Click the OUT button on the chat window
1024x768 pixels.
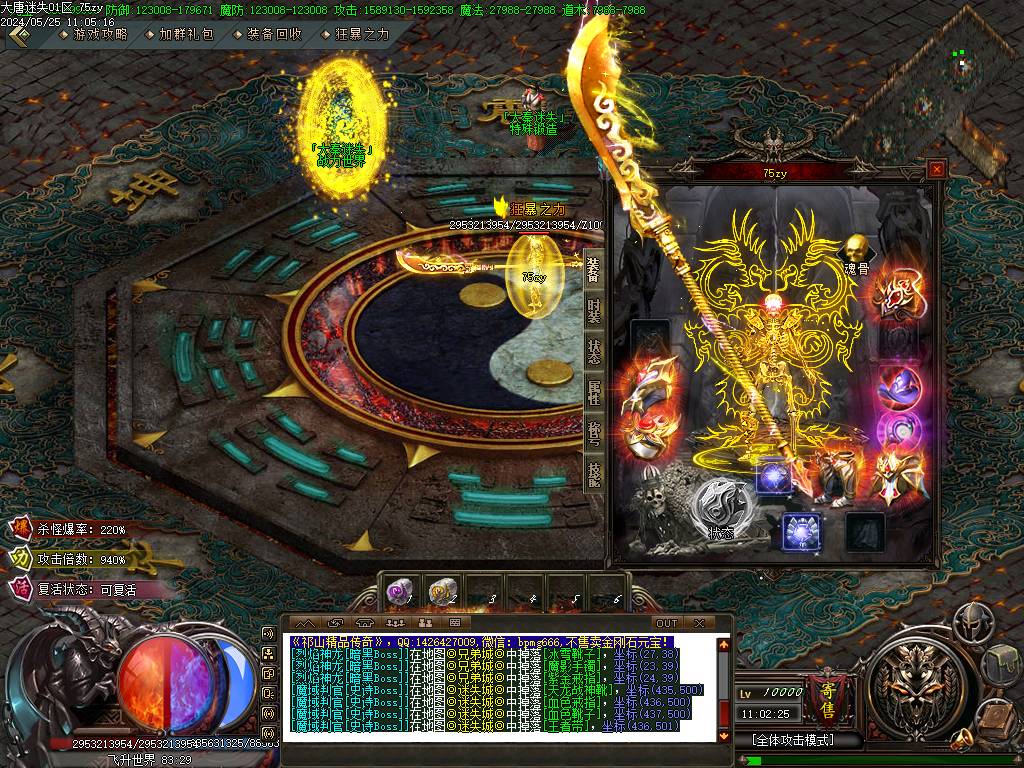pyautogui.click(x=666, y=623)
